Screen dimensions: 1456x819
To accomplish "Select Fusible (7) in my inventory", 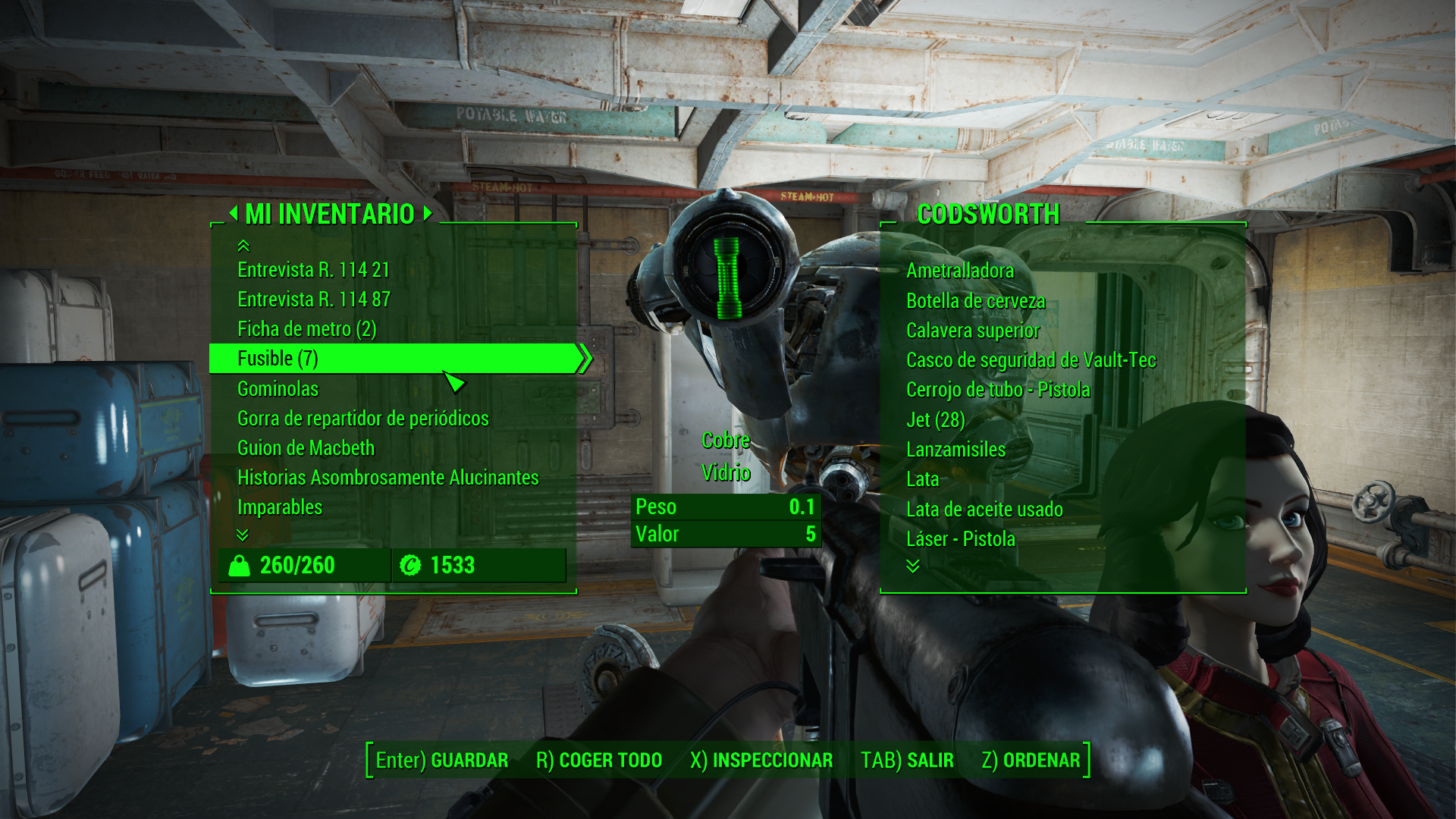I will [x=278, y=359].
